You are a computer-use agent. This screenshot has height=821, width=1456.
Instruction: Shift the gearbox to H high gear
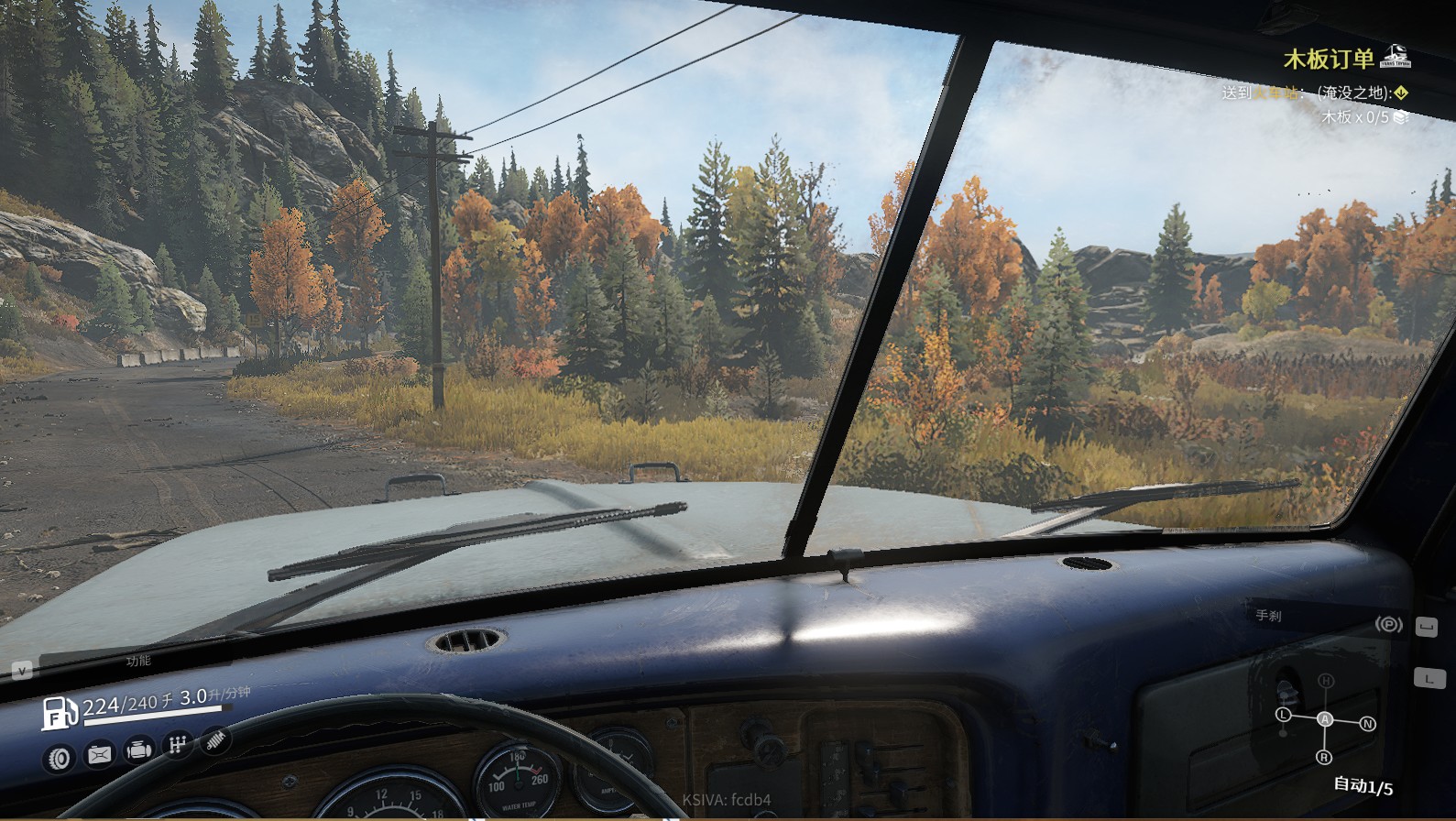[x=1325, y=681]
